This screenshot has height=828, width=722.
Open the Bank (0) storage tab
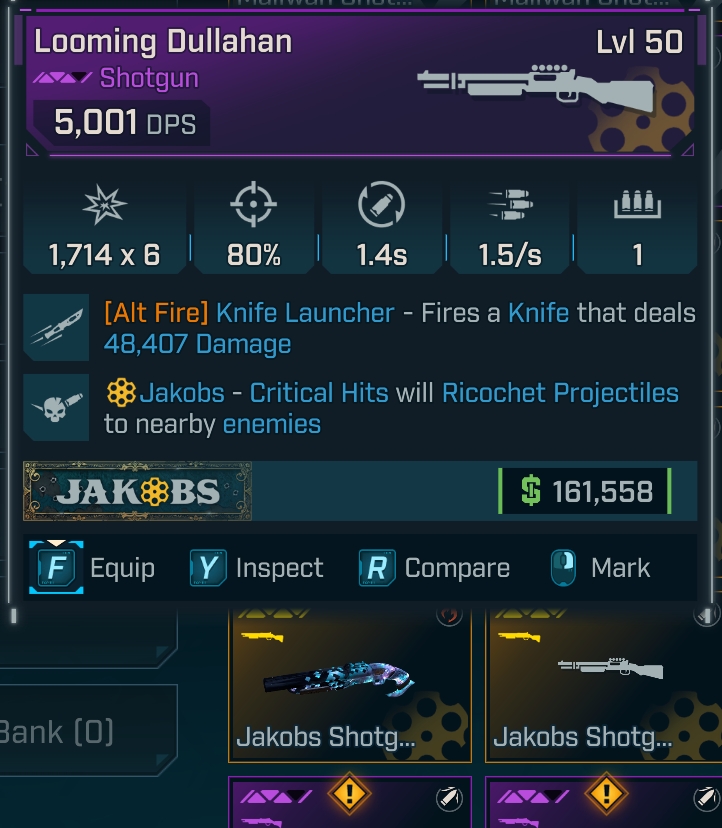[x=70, y=731]
